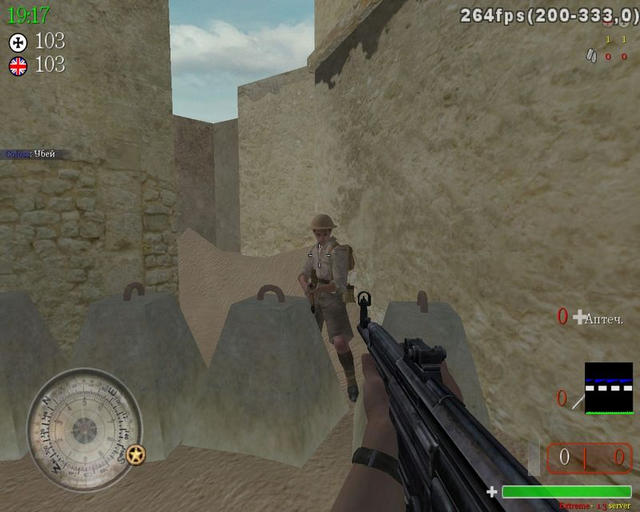Click the compass dial
The width and height of the screenshot is (640, 512).
[85, 430]
